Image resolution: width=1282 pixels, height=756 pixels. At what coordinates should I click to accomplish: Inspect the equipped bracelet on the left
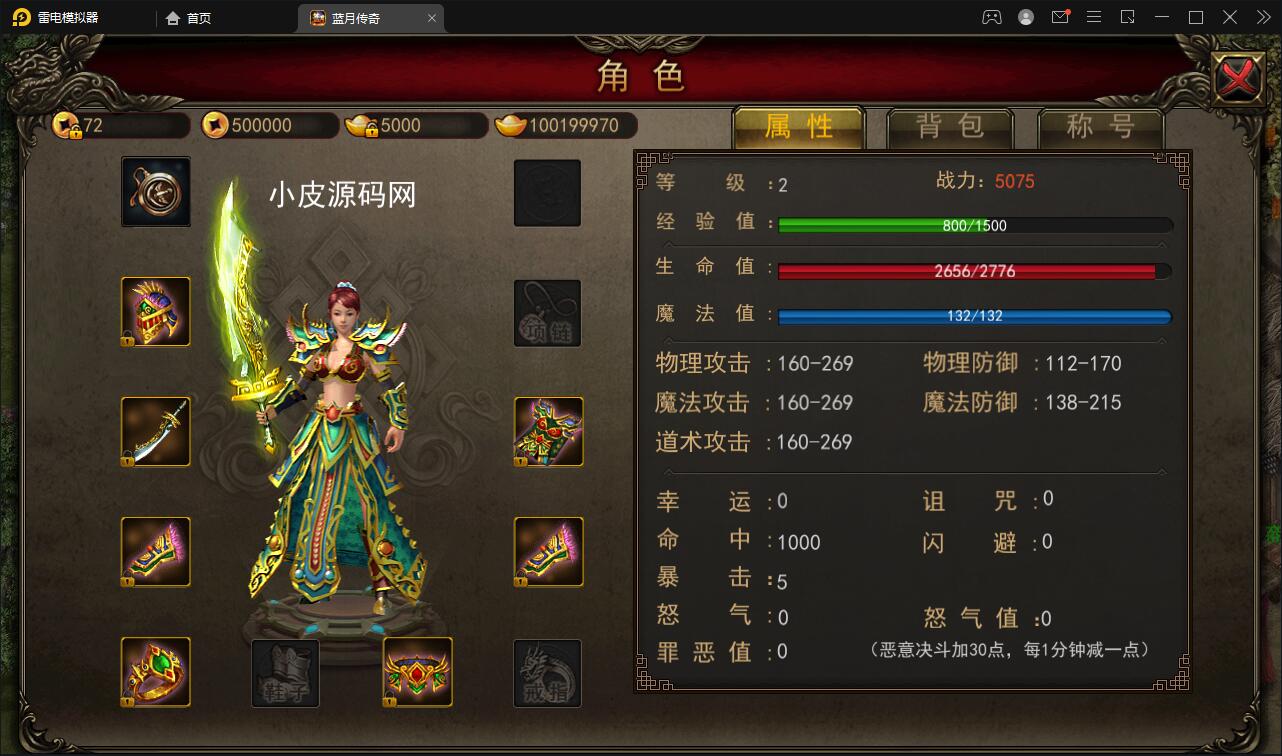155,552
